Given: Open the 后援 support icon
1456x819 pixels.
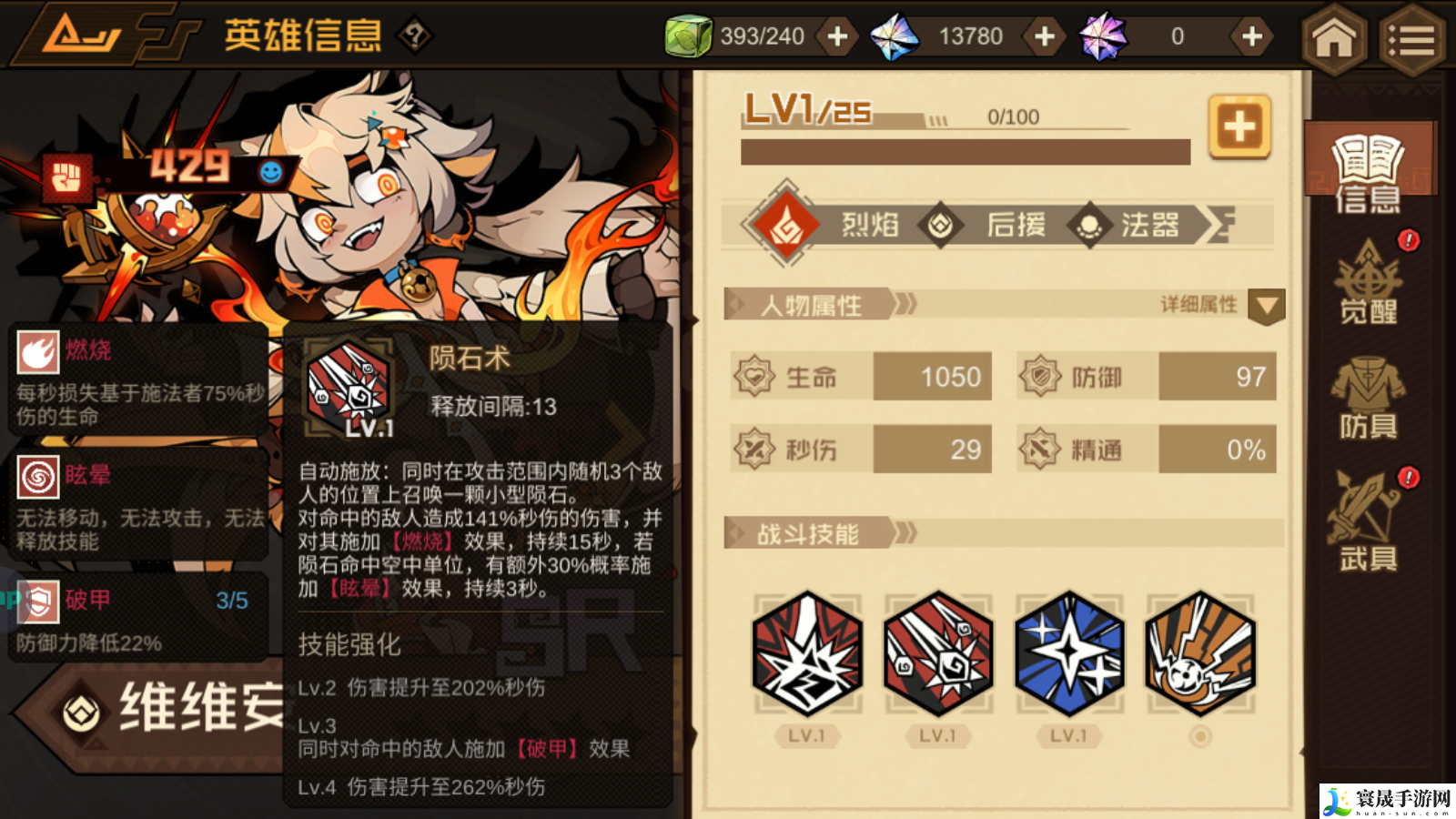Looking at the screenshot, I should pos(940,224).
